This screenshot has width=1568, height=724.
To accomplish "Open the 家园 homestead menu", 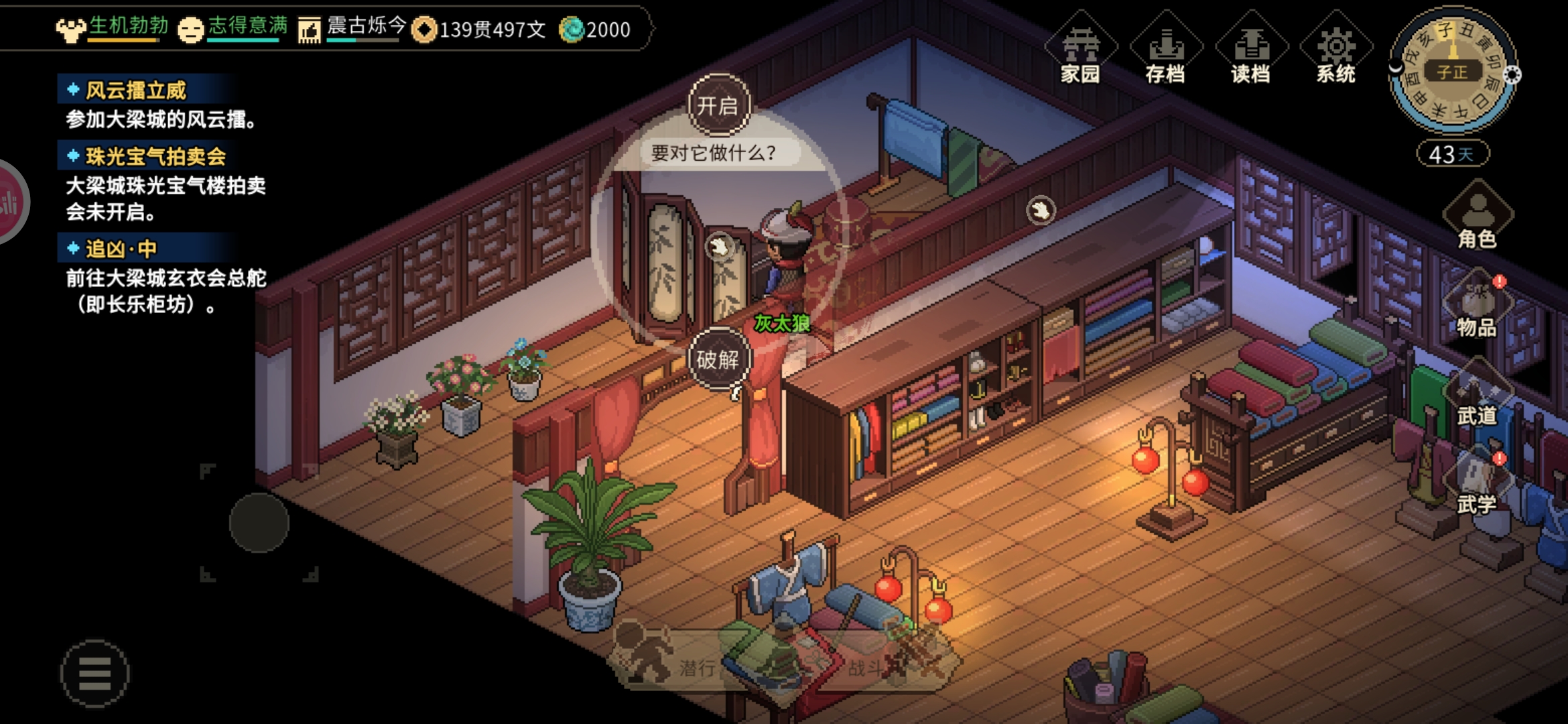I will coord(1080,50).
